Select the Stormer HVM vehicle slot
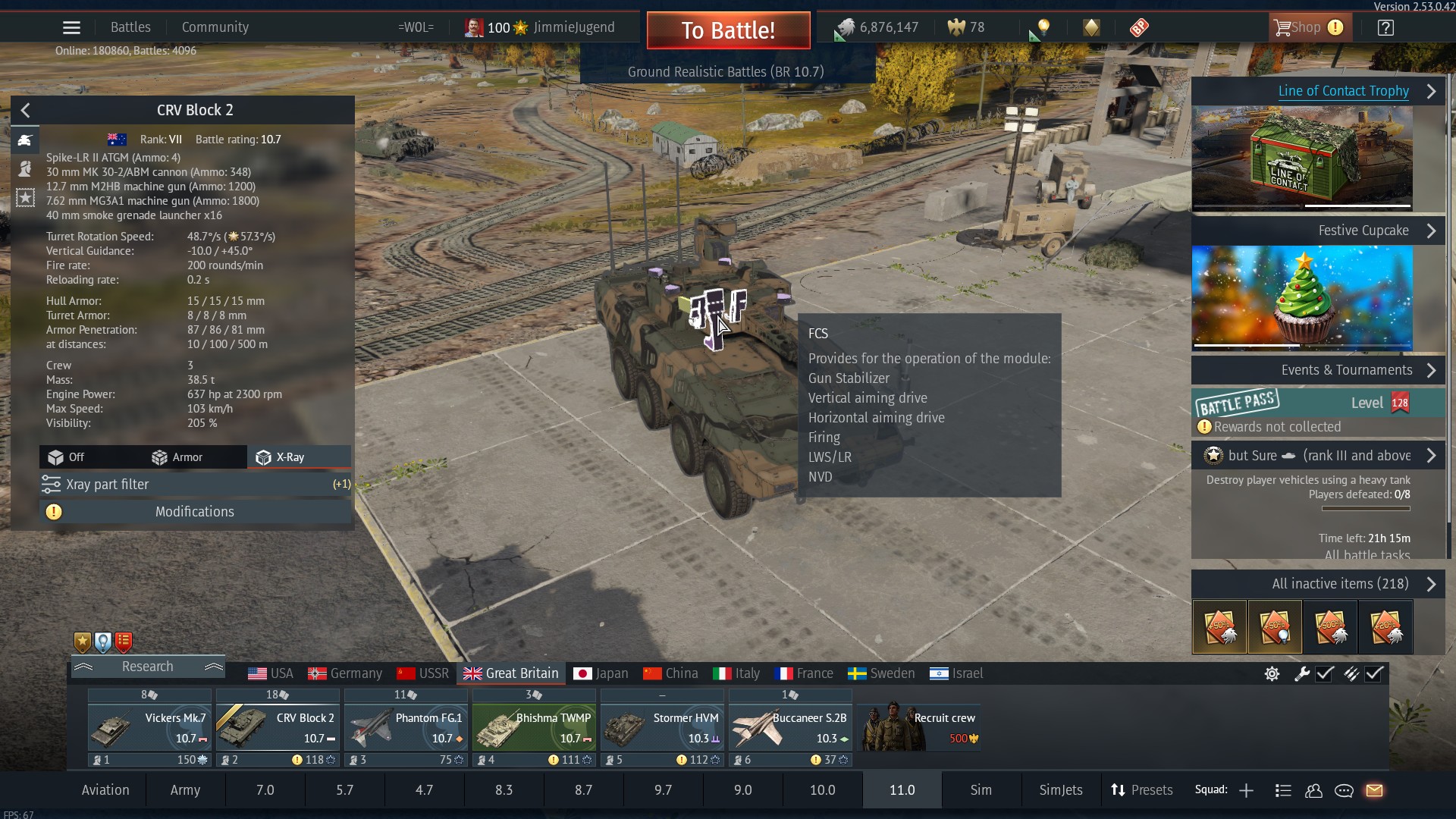 coord(662,728)
